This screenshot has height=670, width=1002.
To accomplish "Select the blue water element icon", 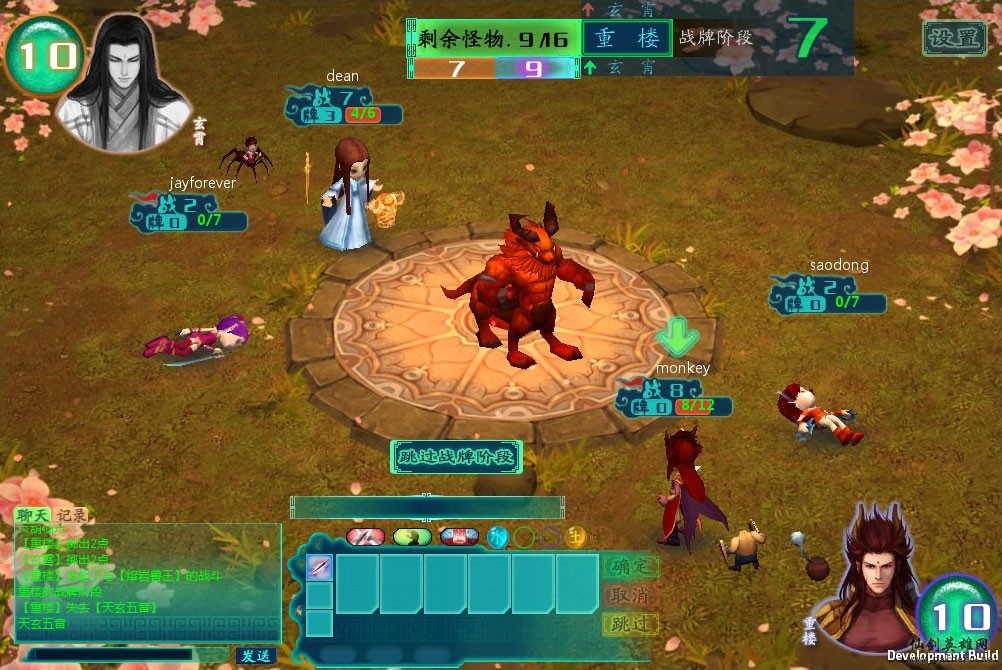I will point(497,537).
